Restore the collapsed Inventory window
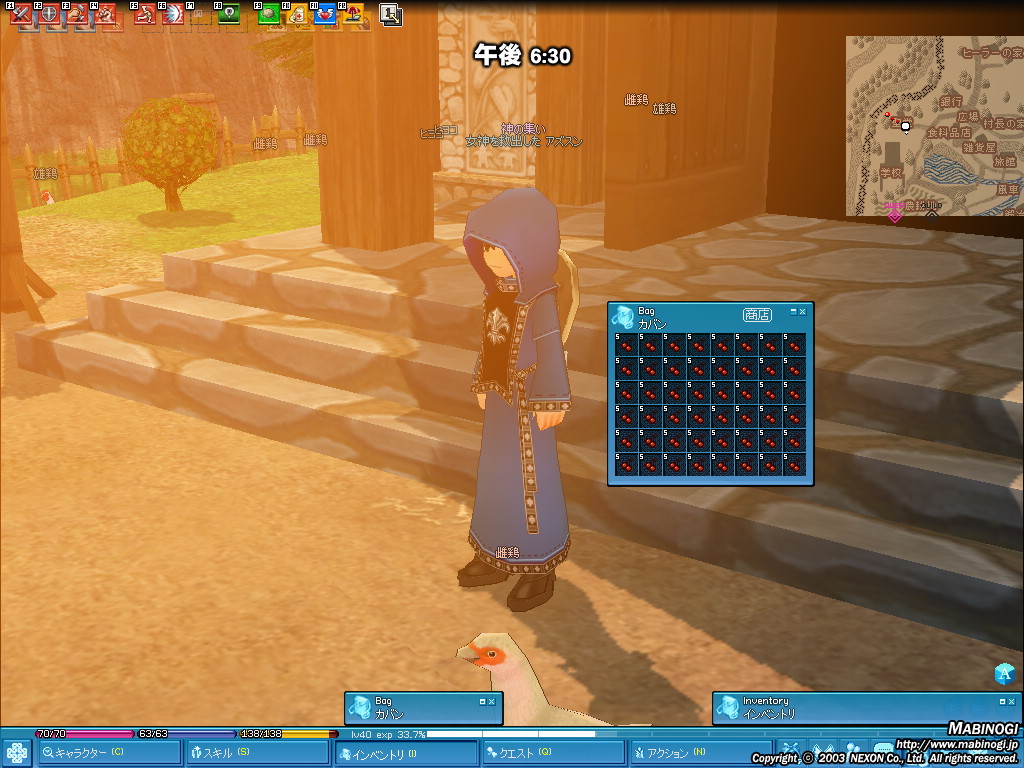 pyautogui.click(x=1002, y=701)
